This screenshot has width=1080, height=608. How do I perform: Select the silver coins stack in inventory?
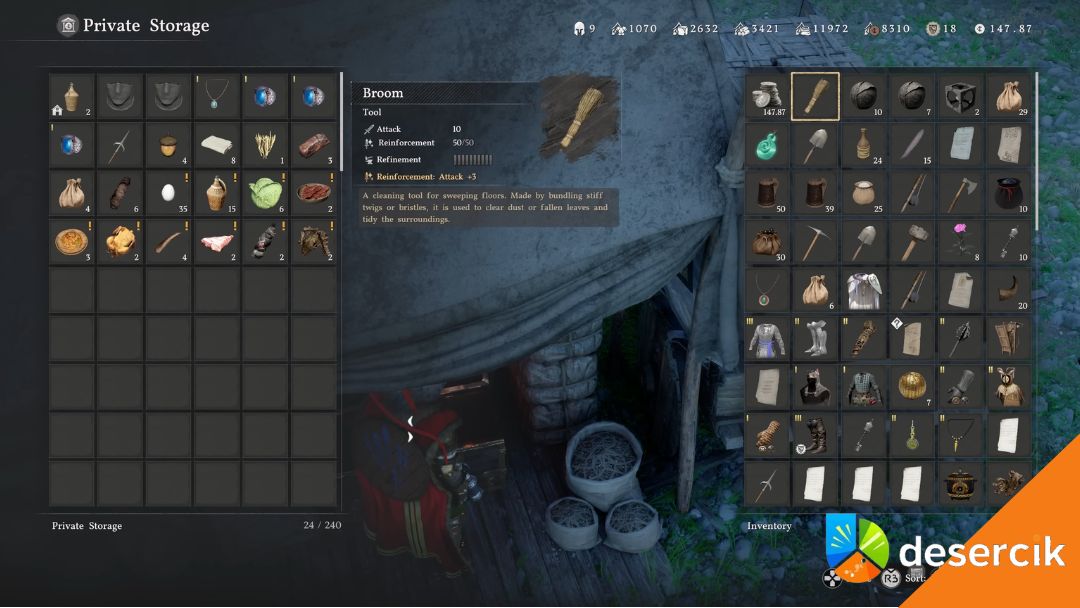tap(767, 96)
